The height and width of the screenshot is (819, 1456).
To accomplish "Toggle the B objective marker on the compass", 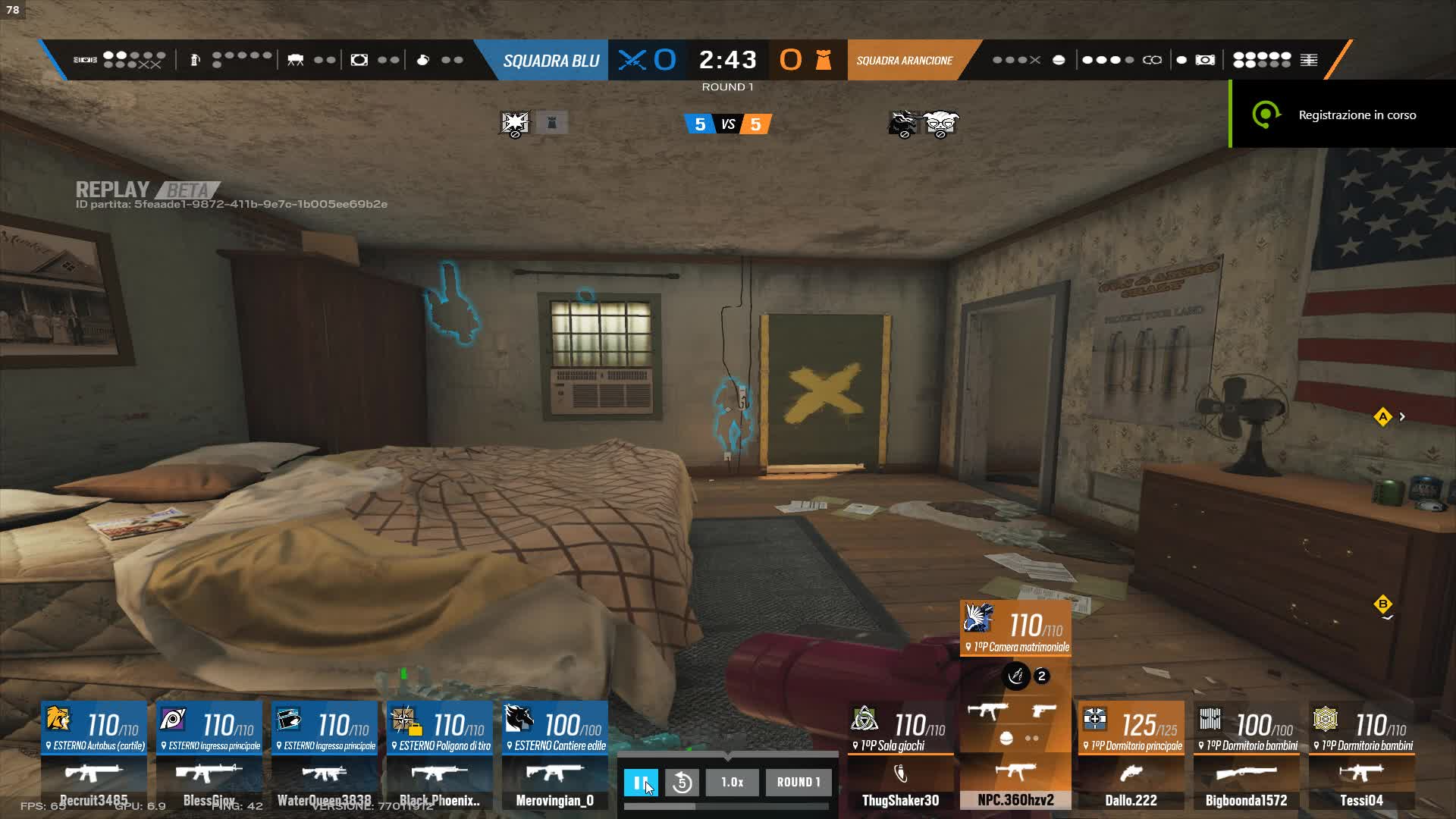I will click(1382, 603).
